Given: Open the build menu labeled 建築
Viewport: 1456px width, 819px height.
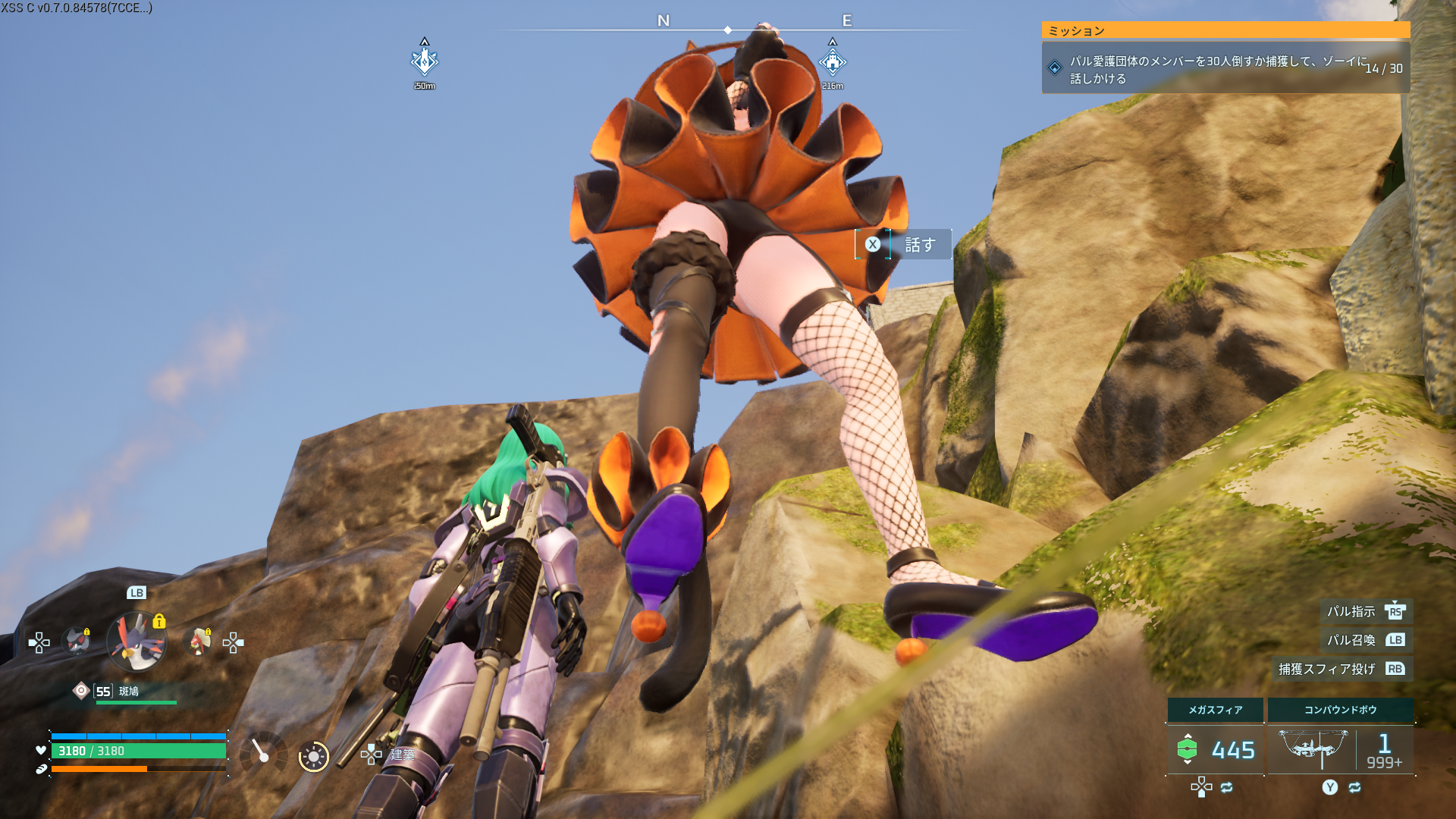Looking at the screenshot, I should coord(402,754).
